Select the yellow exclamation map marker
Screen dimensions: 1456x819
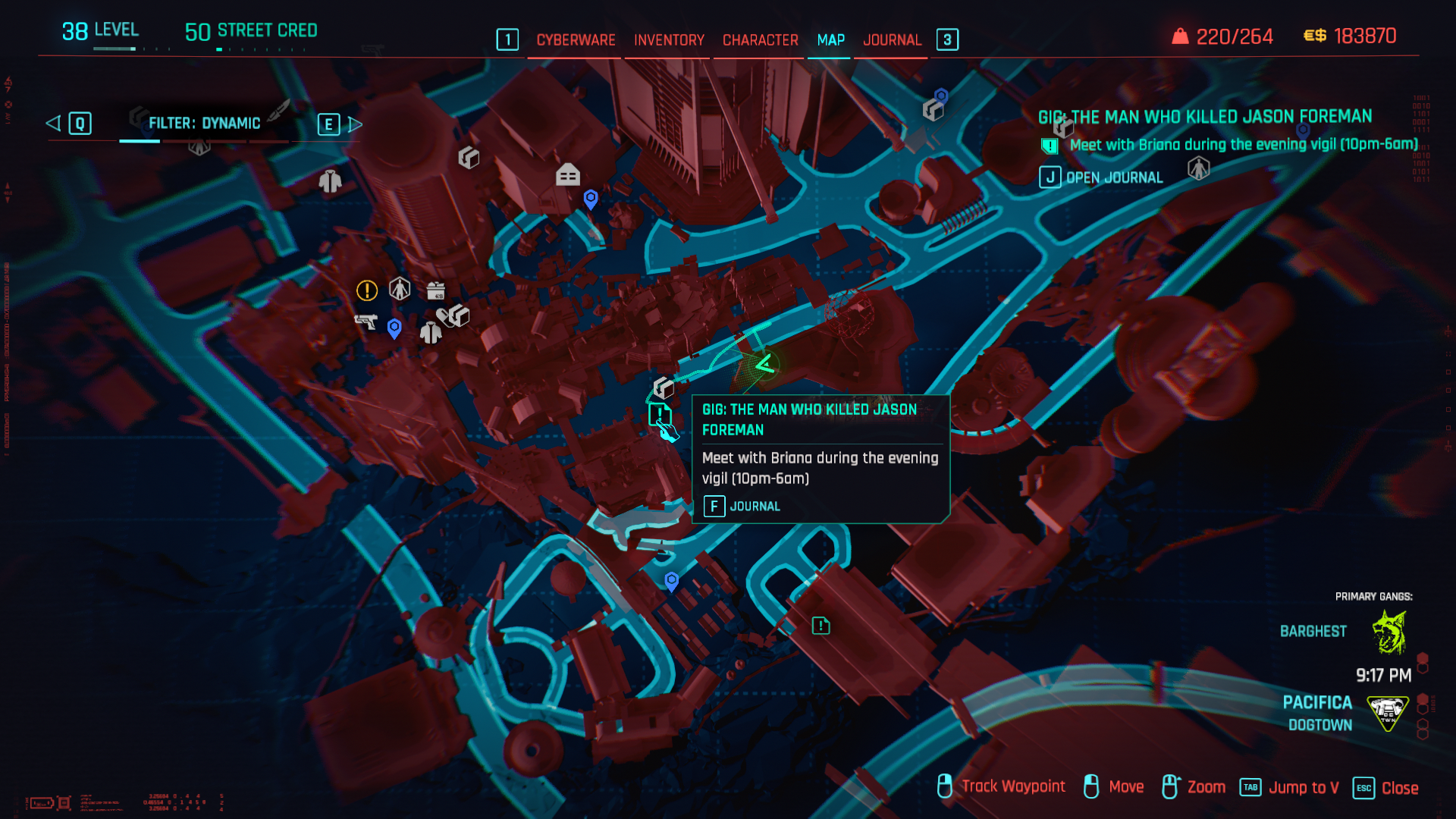(367, 290)
